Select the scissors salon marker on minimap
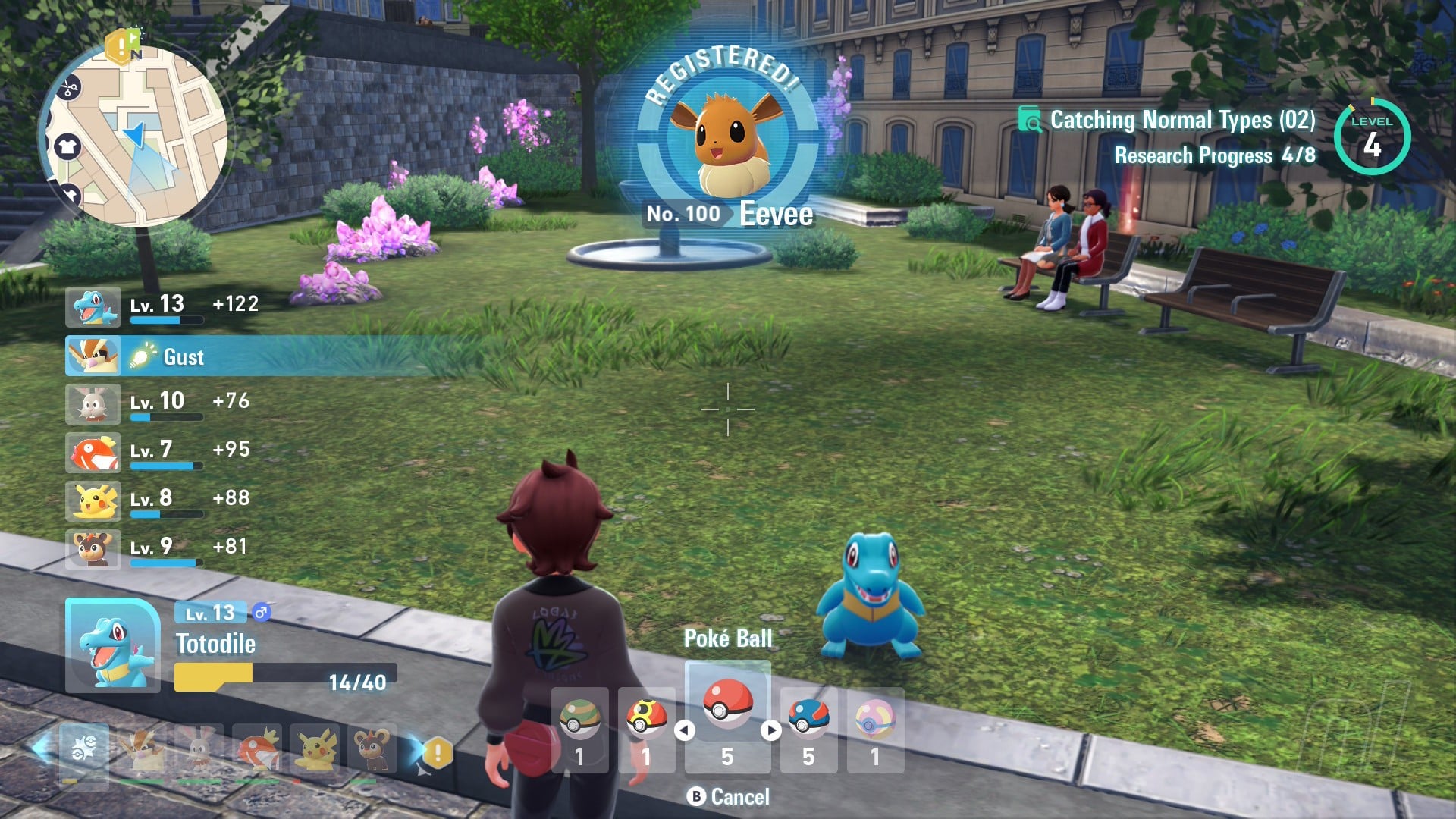The image size is (1456, 819). (x=70, y=89)
